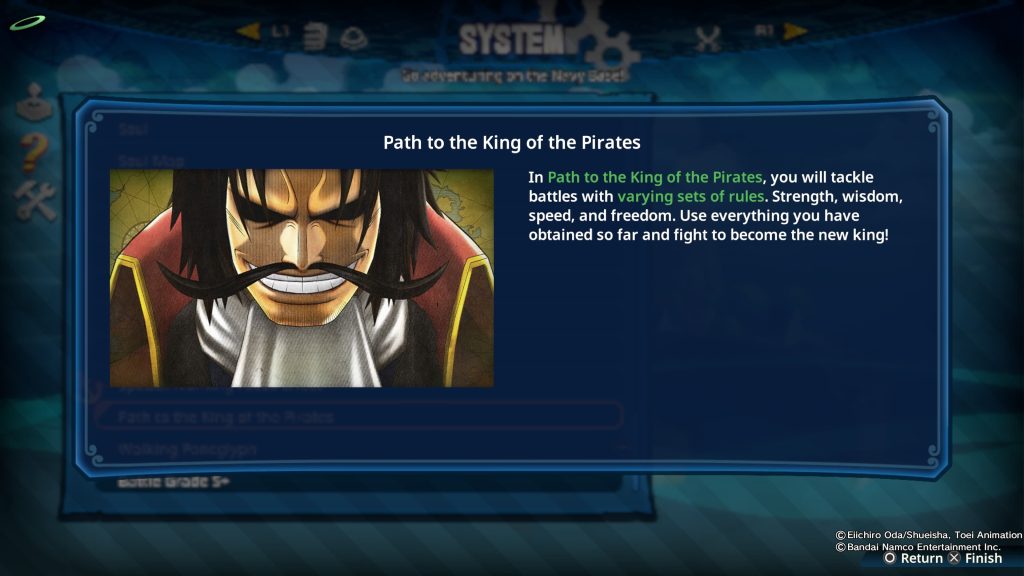Select the Battle Grade S+ list row
This screenshot has width=1024, height=576.
coord(358,482)
